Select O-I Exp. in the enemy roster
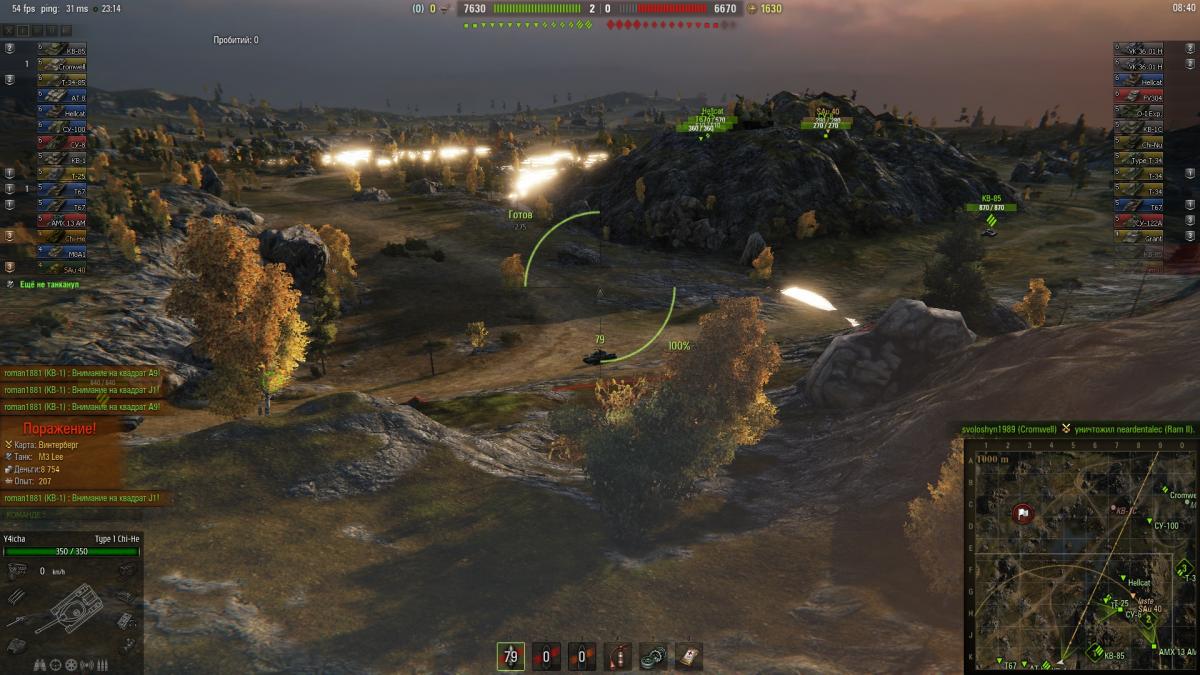 pos(1139,113)
